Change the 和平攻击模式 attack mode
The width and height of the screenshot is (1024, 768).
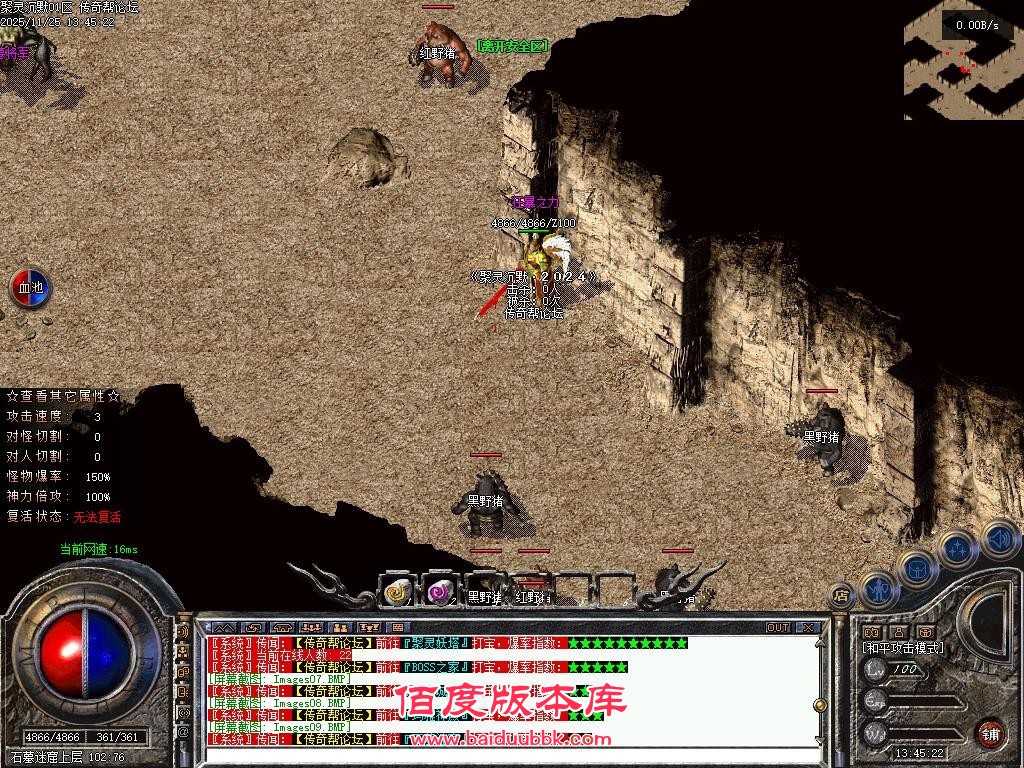(x=903, y=648)
